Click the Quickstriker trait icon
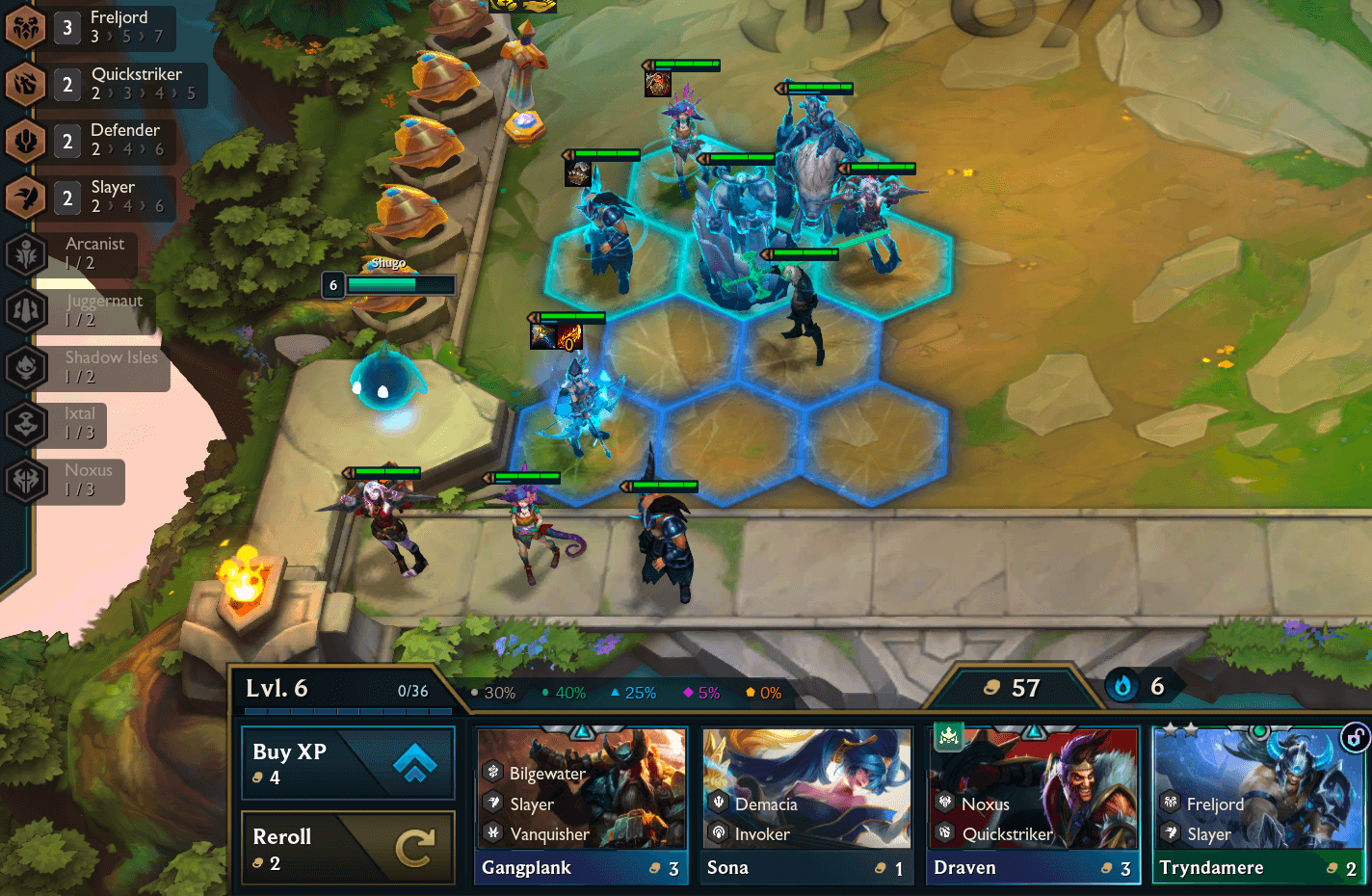 (26, 85)
